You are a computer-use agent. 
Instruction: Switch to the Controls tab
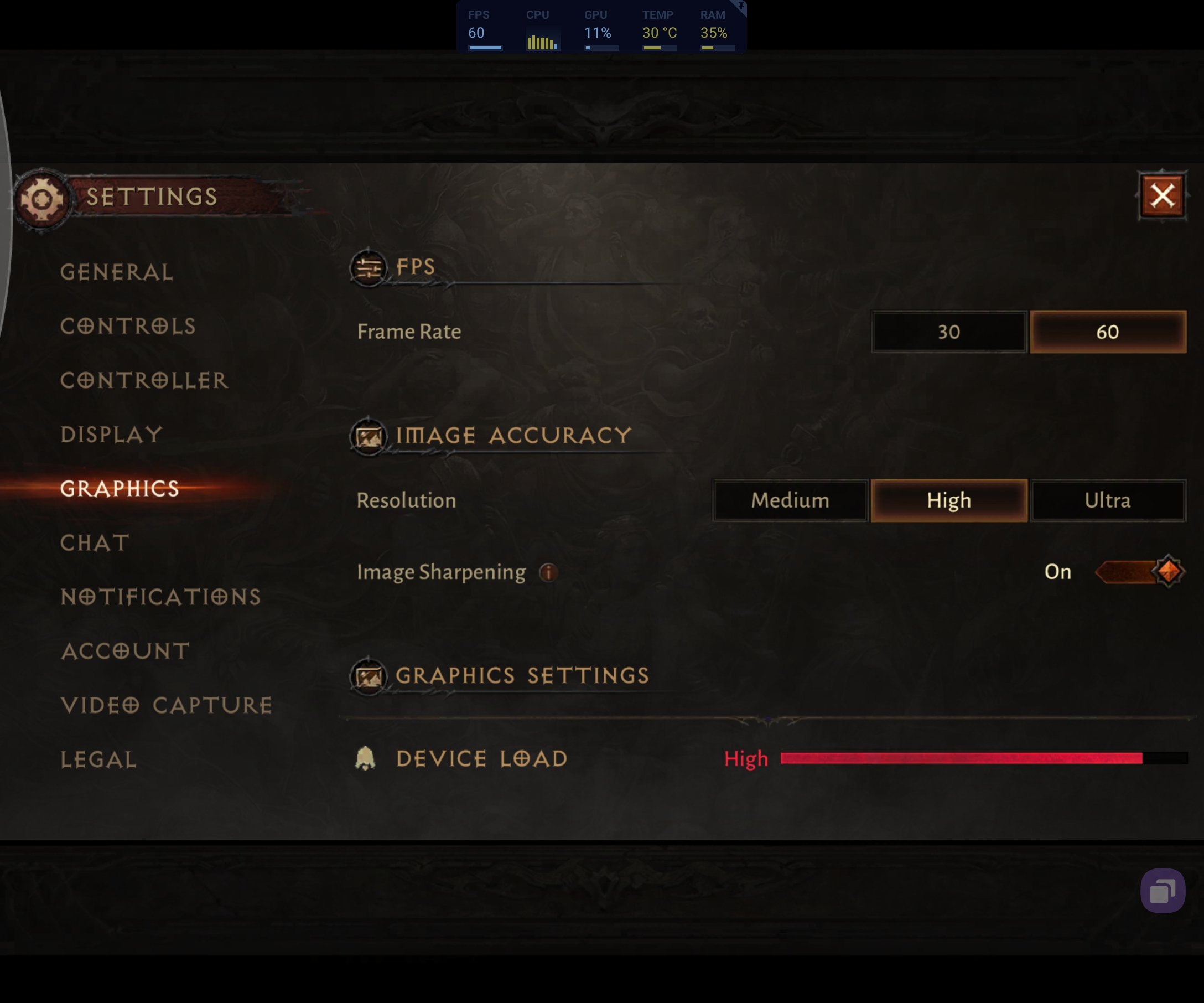click(x=128, y=326)
